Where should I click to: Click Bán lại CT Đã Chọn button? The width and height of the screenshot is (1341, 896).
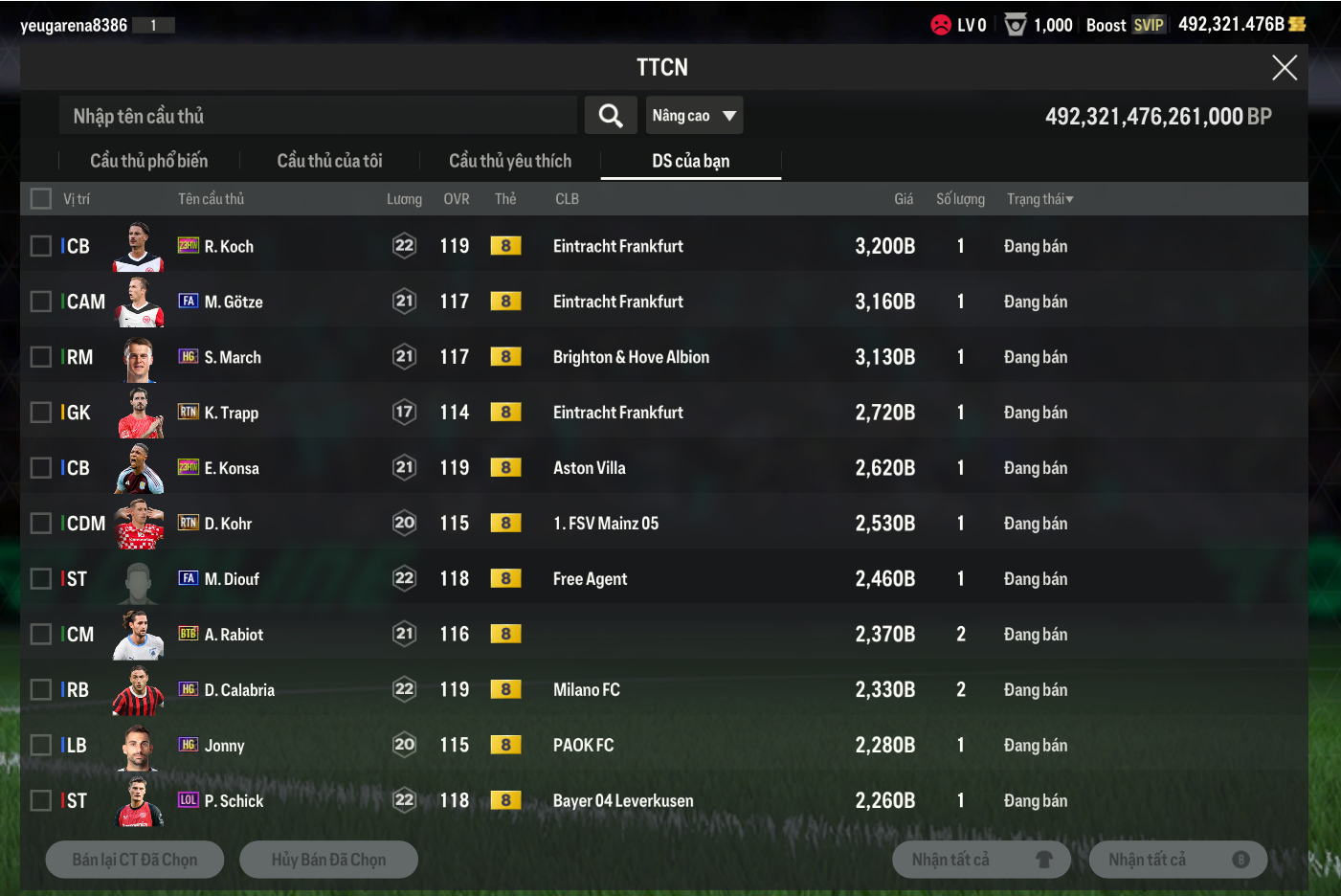tap(135, 860)
